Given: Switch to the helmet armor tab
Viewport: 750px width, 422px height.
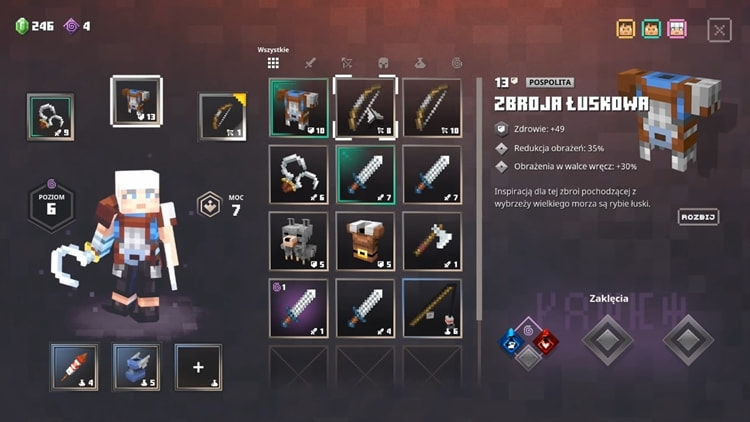Looking at the screenshot, I should 383,63.
